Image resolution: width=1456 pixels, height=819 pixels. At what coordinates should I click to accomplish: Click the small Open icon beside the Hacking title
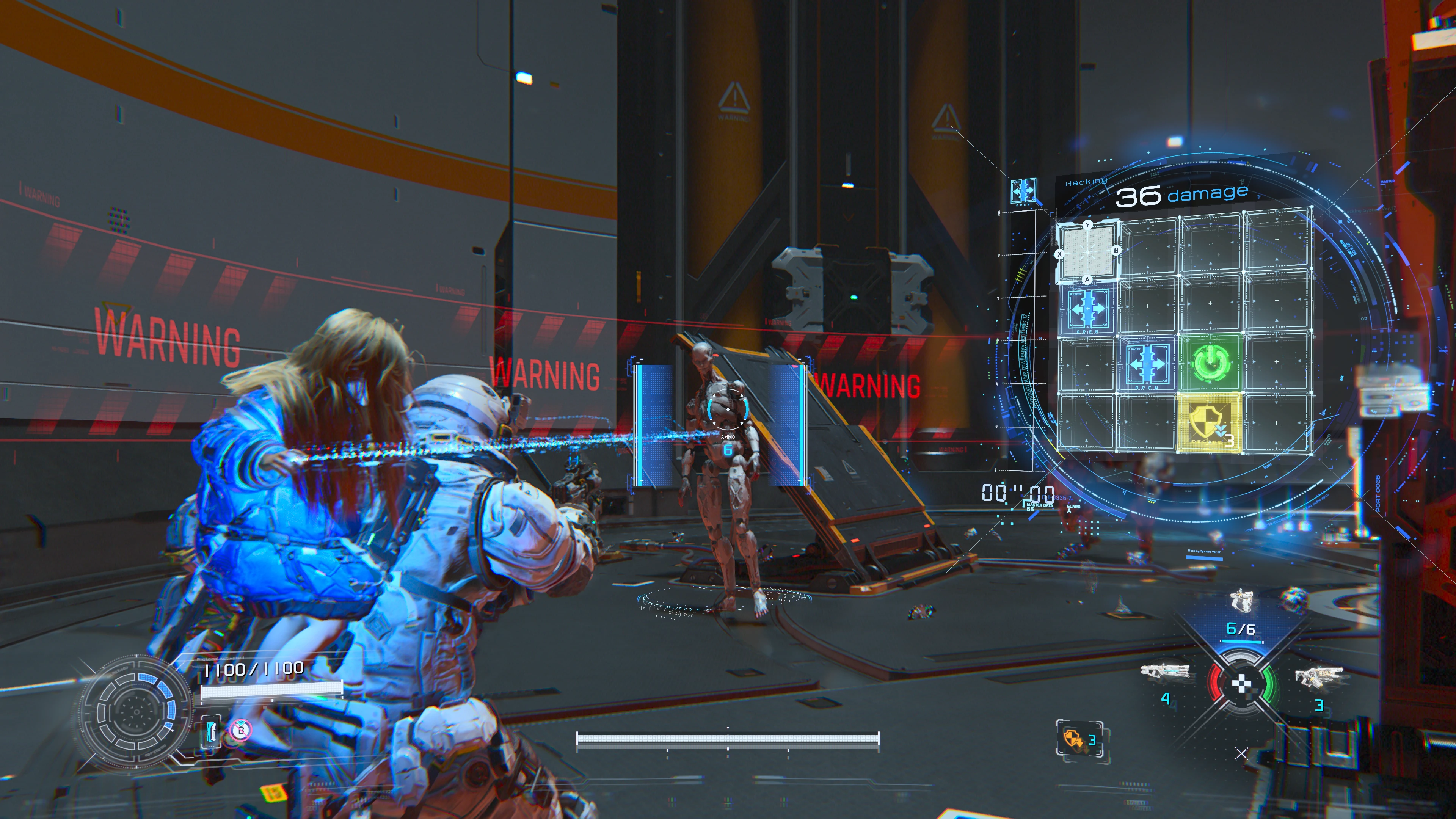pos(1023,191)
